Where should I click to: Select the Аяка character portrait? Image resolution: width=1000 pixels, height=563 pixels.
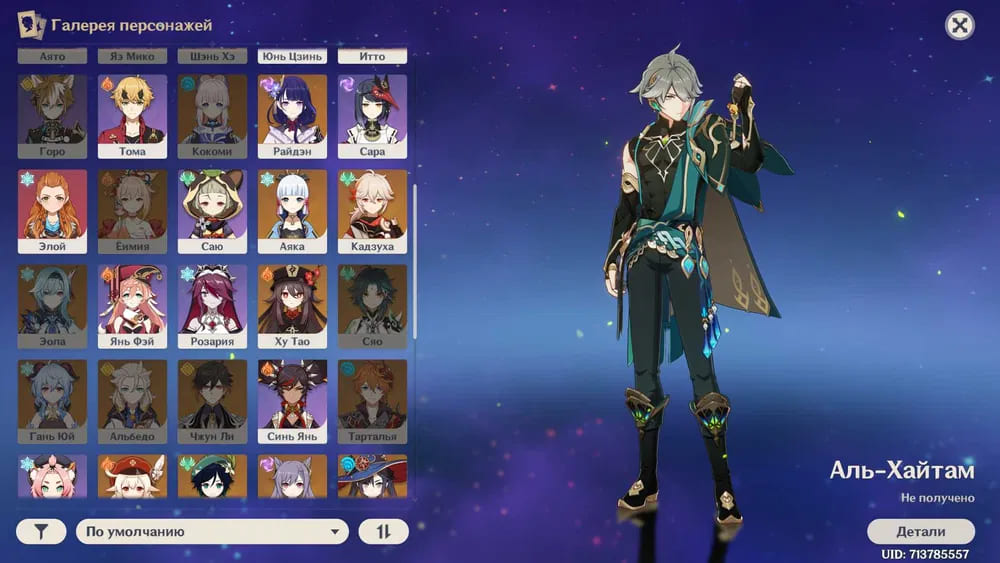pos(292,211)
